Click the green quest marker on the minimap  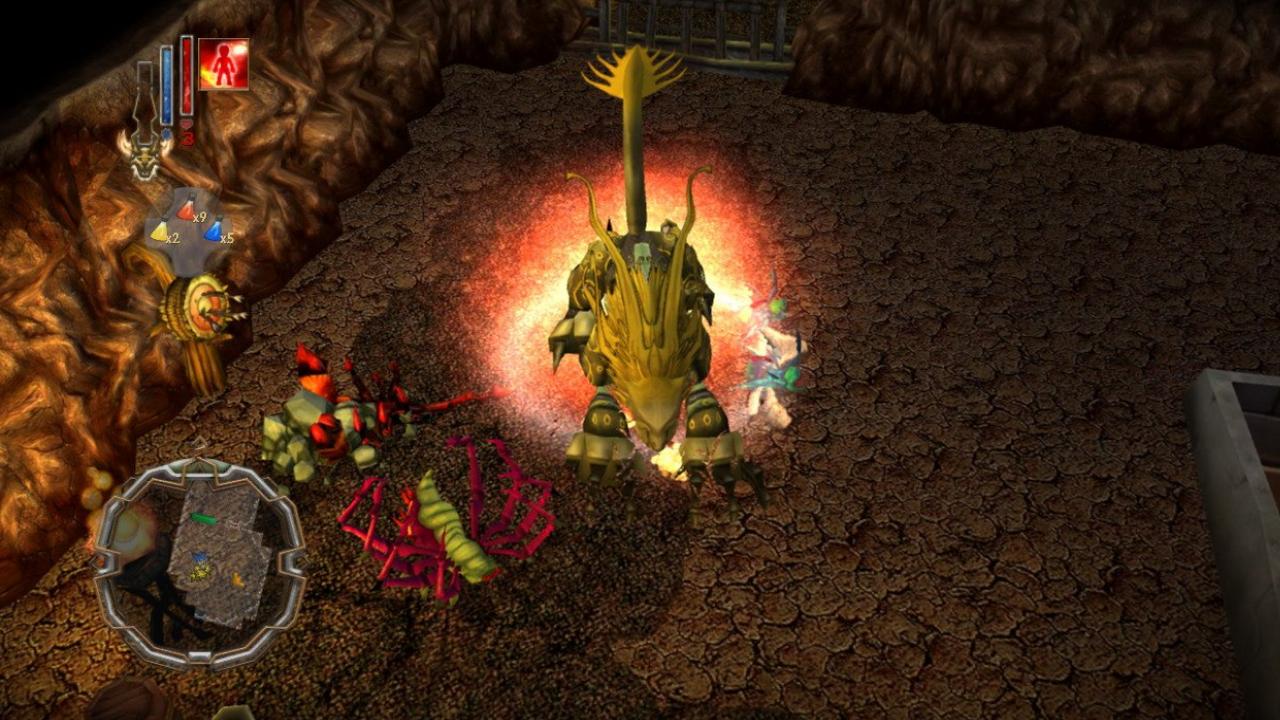click(x=202, y=519)
